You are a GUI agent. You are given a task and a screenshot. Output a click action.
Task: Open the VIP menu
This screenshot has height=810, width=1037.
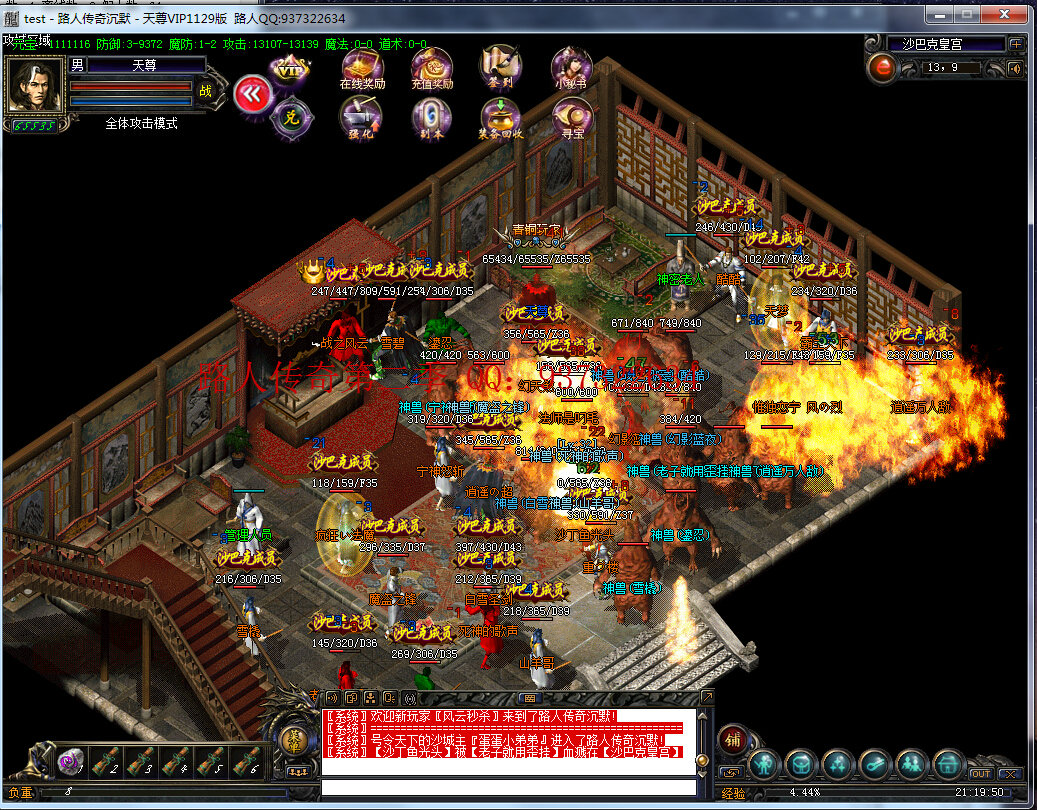pyautogui.click(x=289, y=72)
